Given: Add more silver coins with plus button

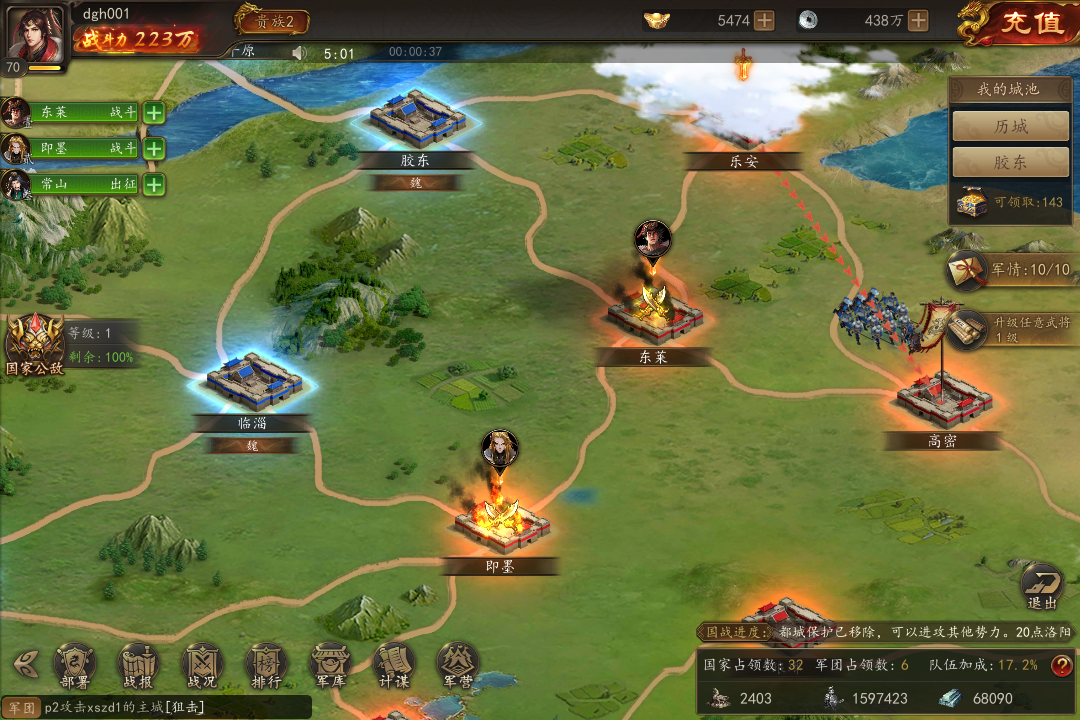Looking at the screenshot, I should tap(918, 20).
